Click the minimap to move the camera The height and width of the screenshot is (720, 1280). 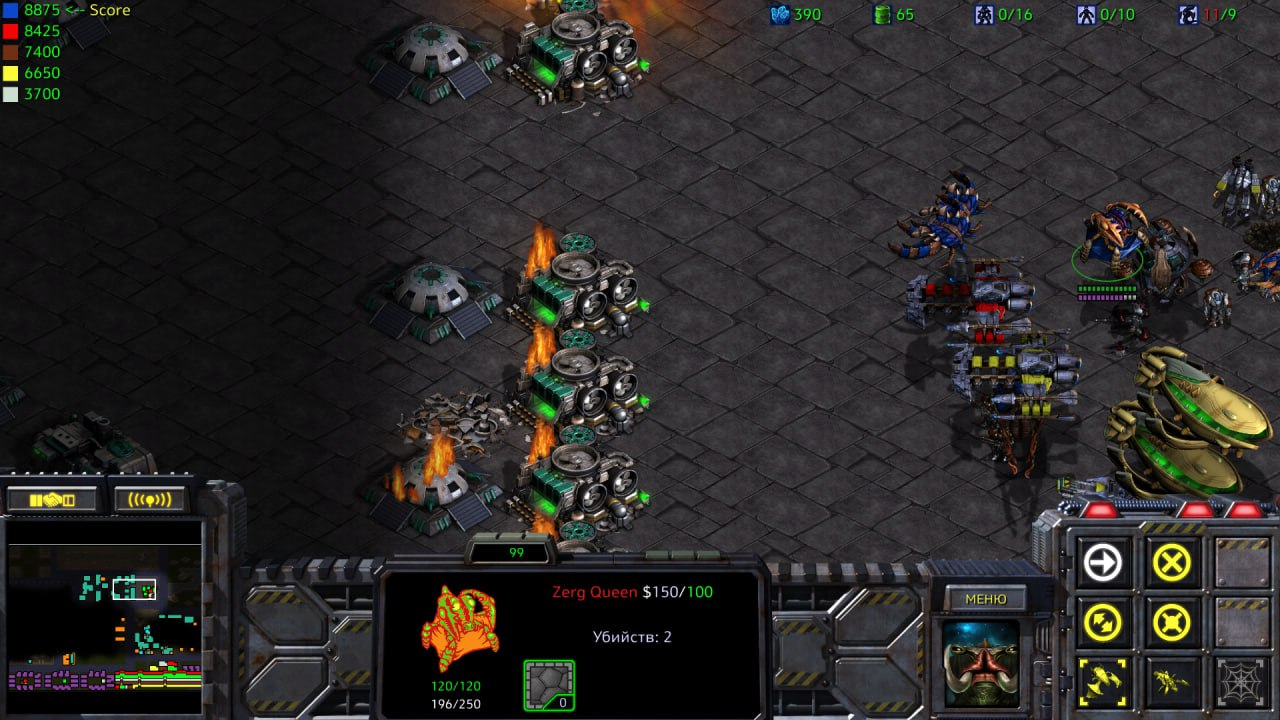[104, 618]
